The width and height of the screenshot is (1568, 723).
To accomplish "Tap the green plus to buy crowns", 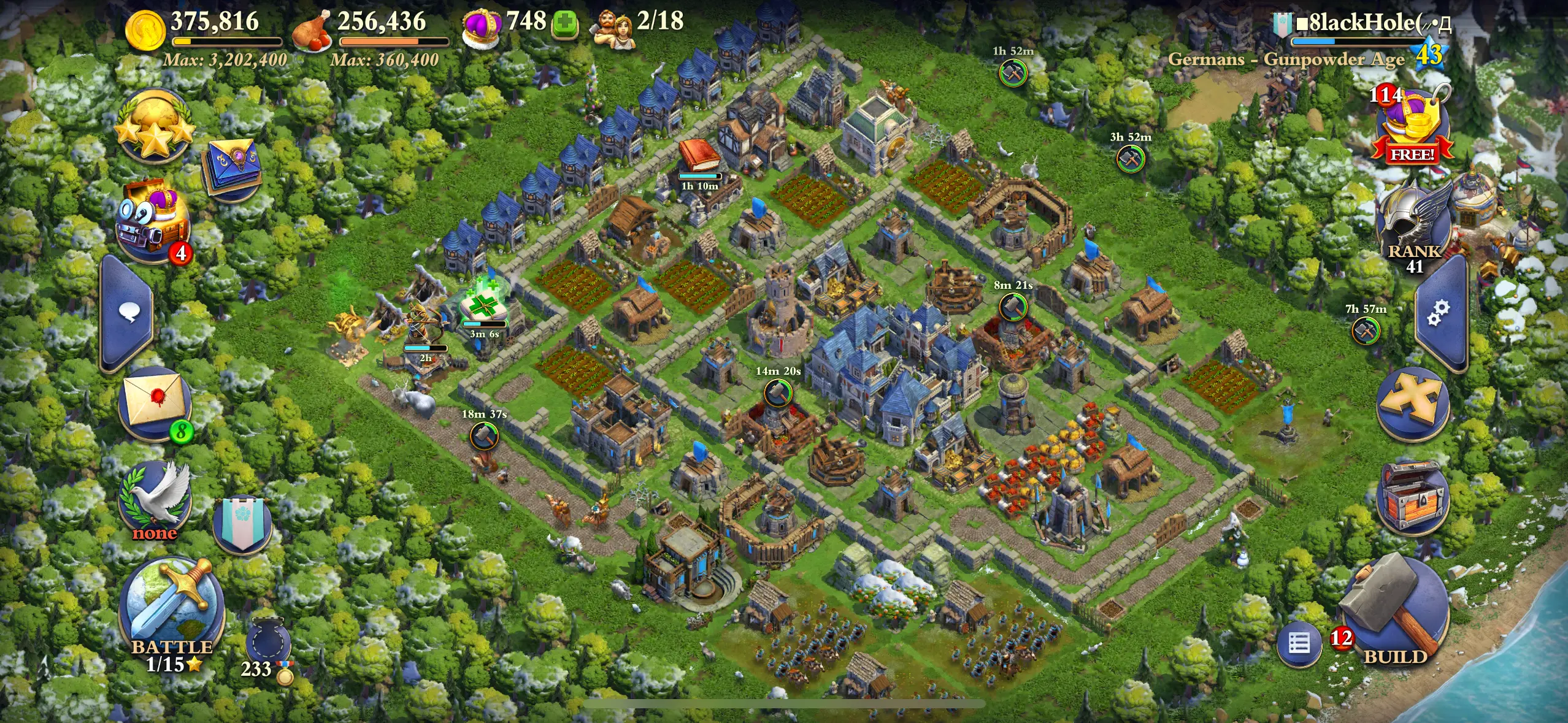I will (564, 24).
